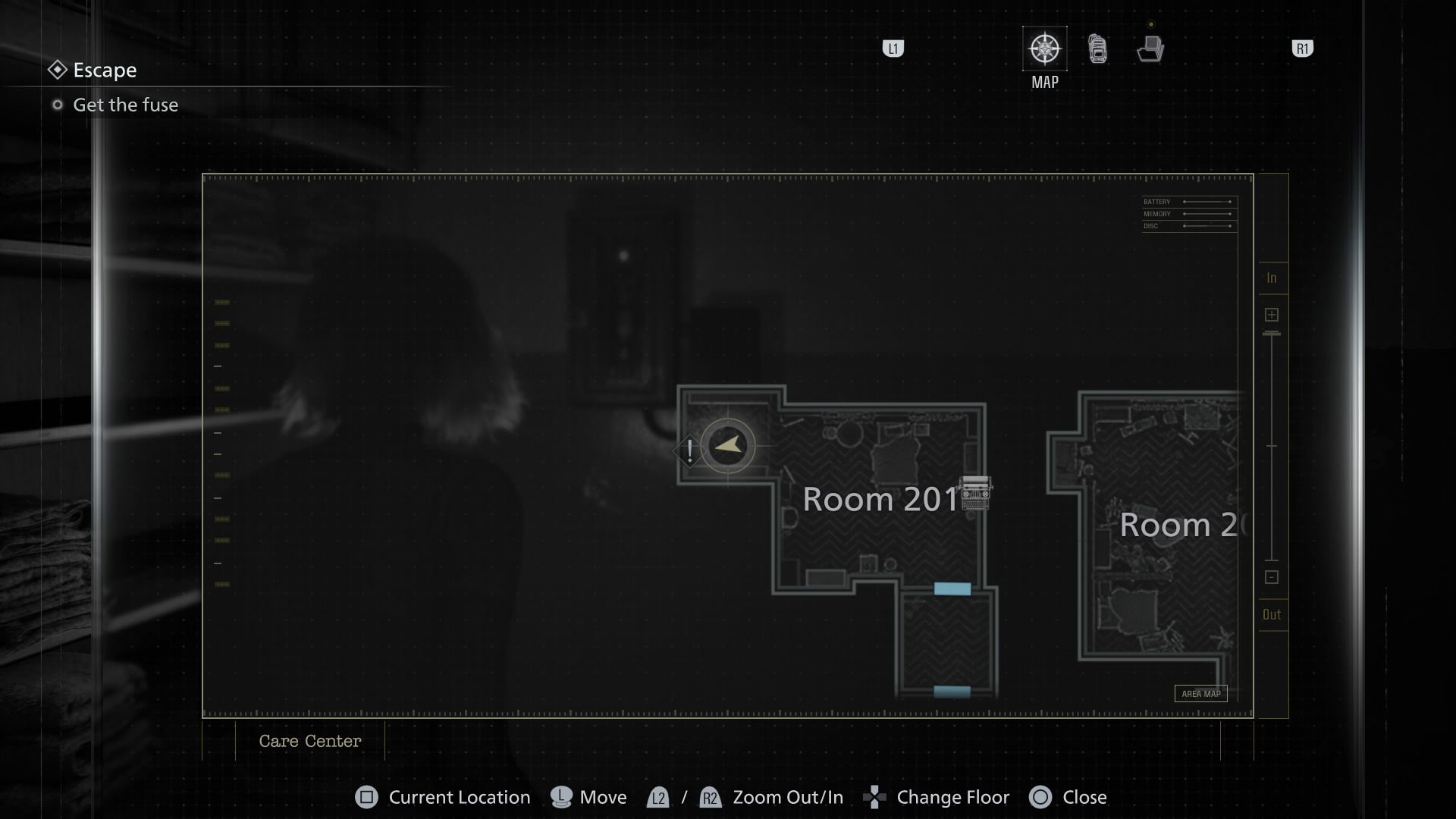Open the backpack inventory icon
This screenshot has height=819, width=1456.
pyautogui.click(x=1097, y=48)
